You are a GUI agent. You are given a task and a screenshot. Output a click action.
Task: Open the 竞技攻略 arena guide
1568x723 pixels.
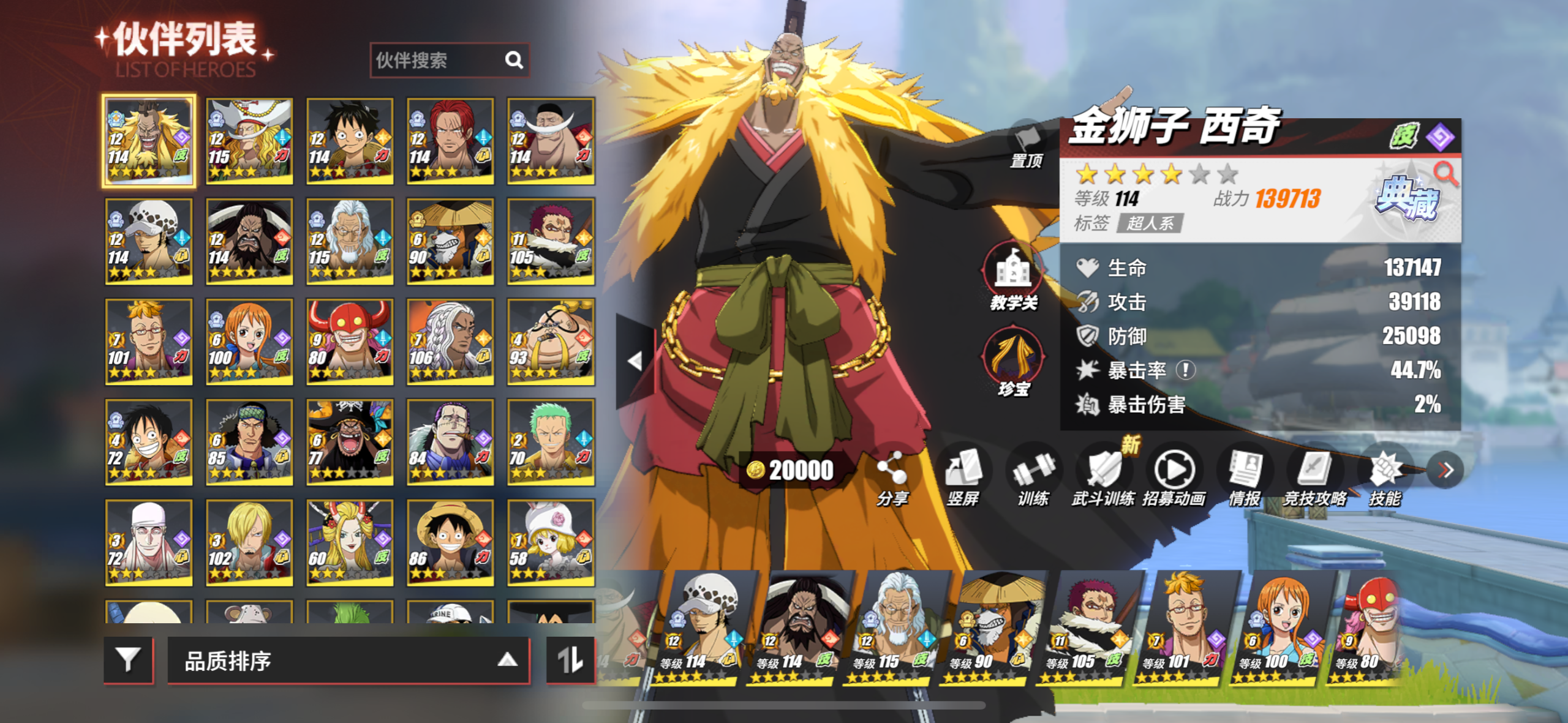[1314, 479]
